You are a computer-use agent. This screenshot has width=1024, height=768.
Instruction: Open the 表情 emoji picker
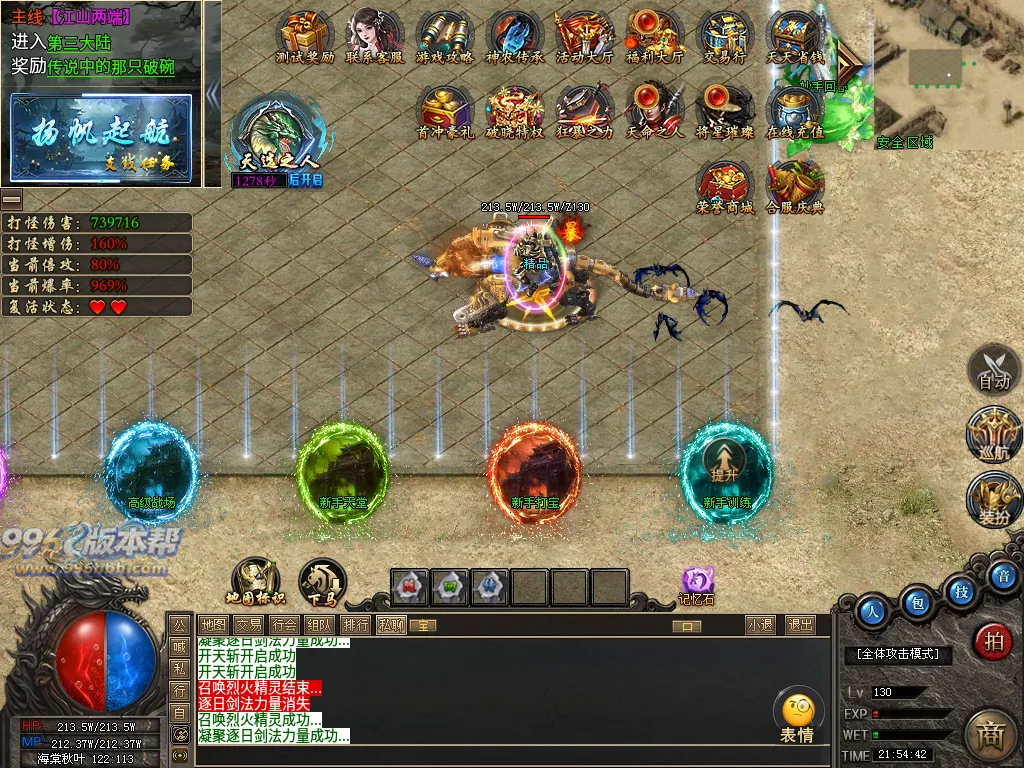797,717
